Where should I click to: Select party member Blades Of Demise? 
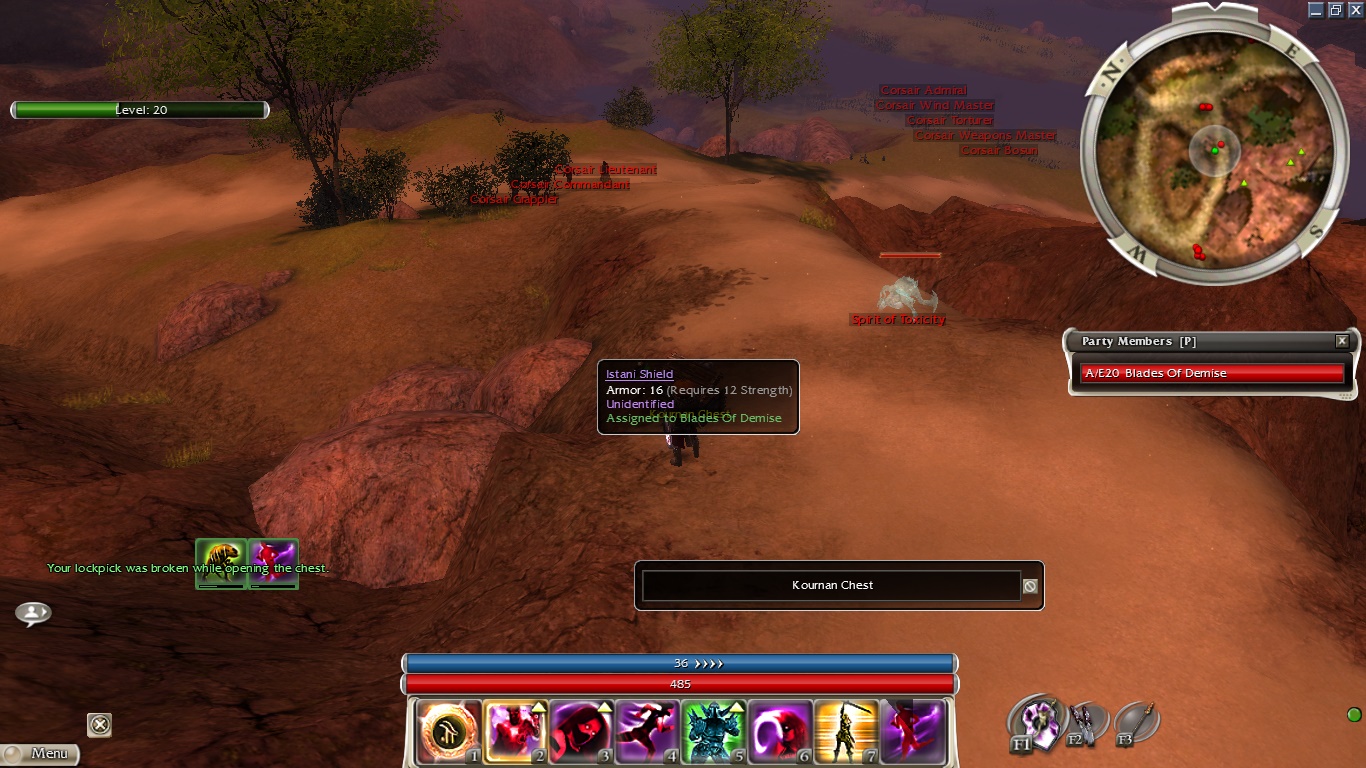(1211, 373)
